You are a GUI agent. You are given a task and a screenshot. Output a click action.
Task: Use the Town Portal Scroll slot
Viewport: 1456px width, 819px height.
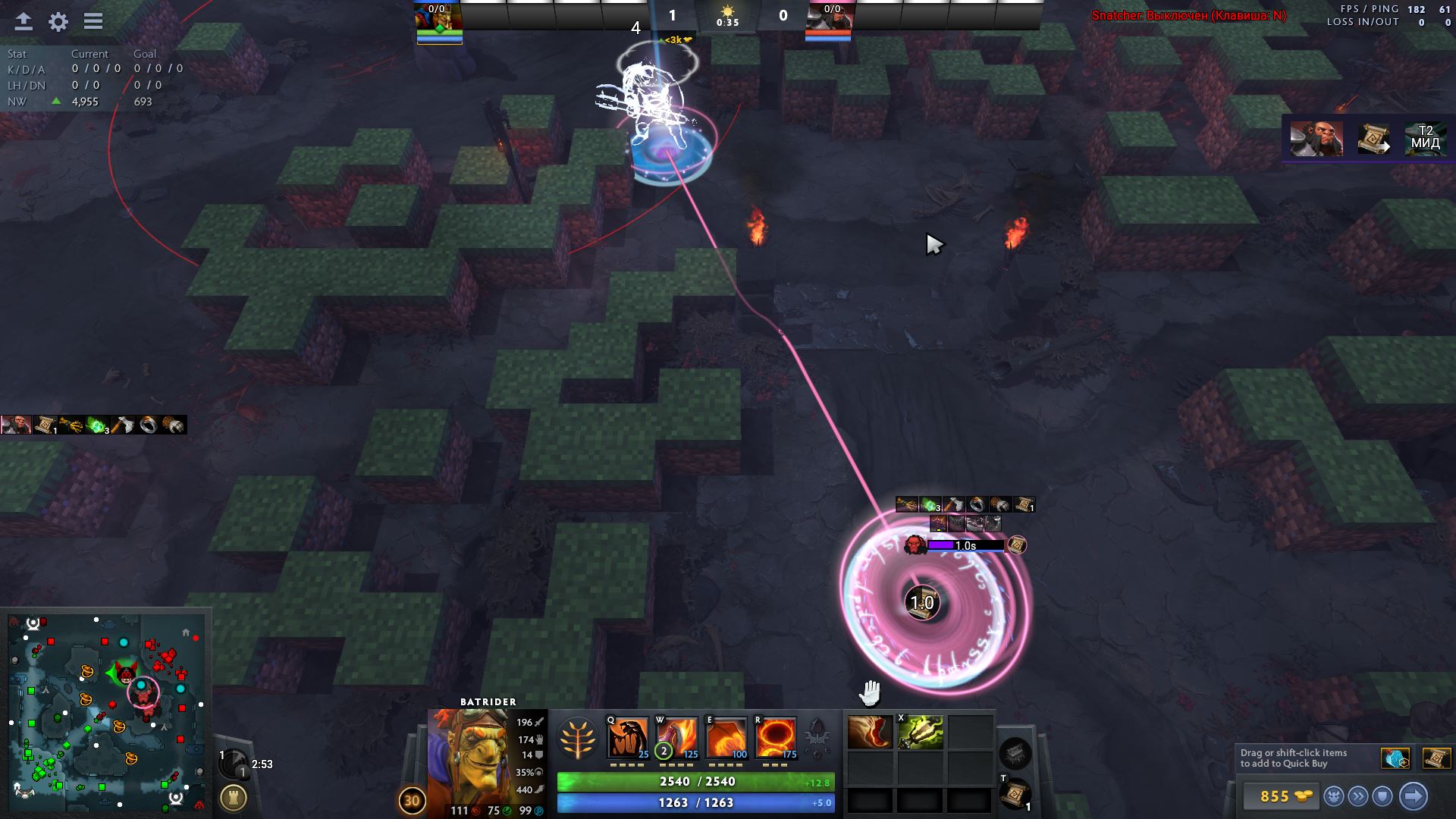pos(1015,793)
